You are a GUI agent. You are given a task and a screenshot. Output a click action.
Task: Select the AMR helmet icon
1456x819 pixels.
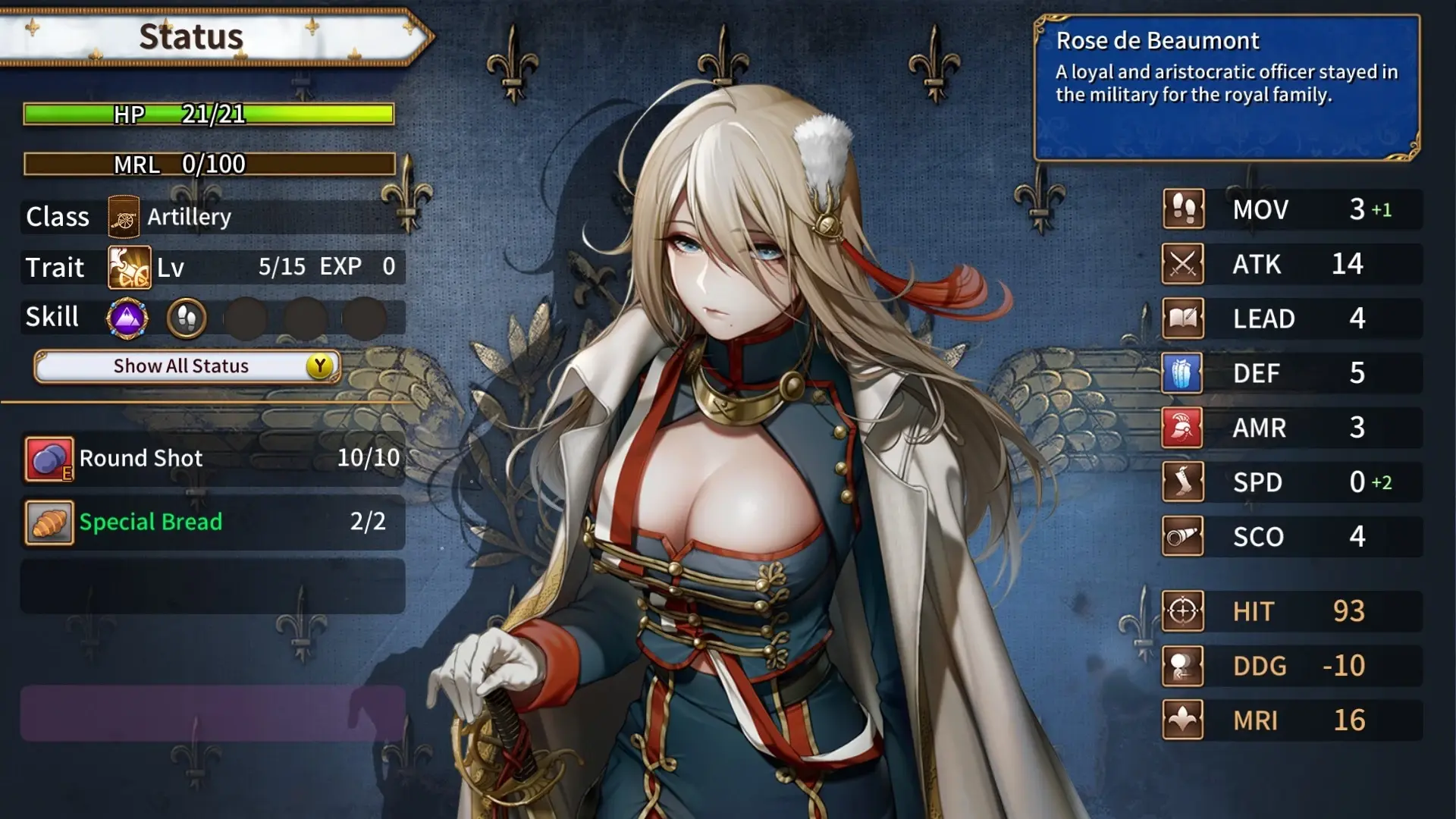tap(1183, 428)
